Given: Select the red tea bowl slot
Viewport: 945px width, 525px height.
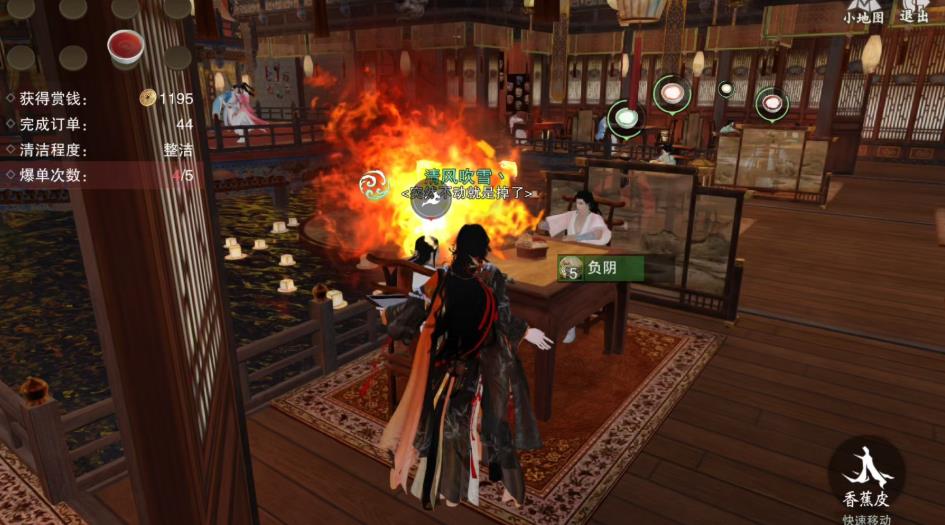Looking at the screenshot, I should [x=125, y=46].
